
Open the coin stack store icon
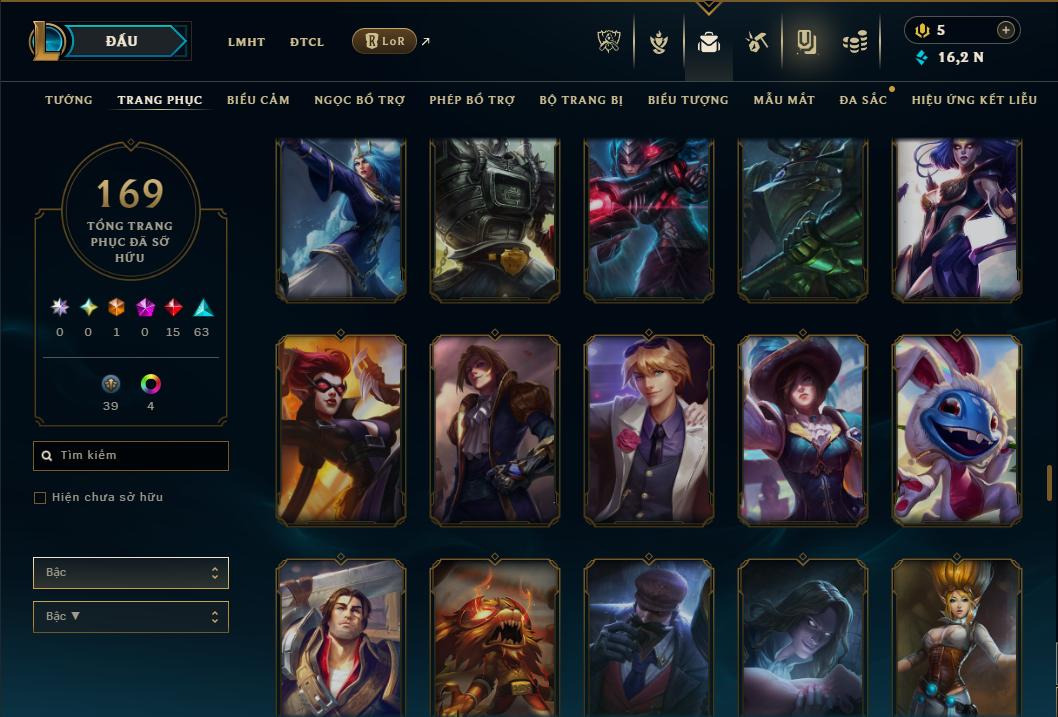click(x=854, y=42)
